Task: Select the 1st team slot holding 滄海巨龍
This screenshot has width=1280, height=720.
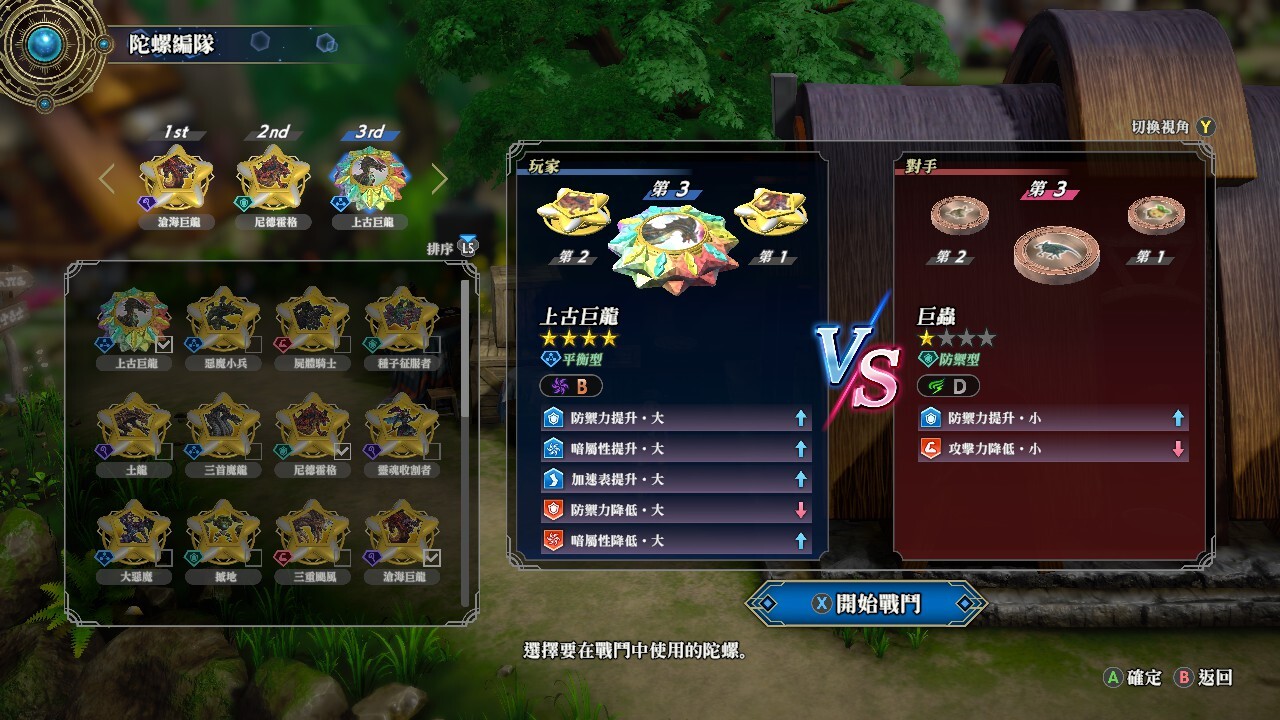Action: pyautogui.click(x=176, y=180)
